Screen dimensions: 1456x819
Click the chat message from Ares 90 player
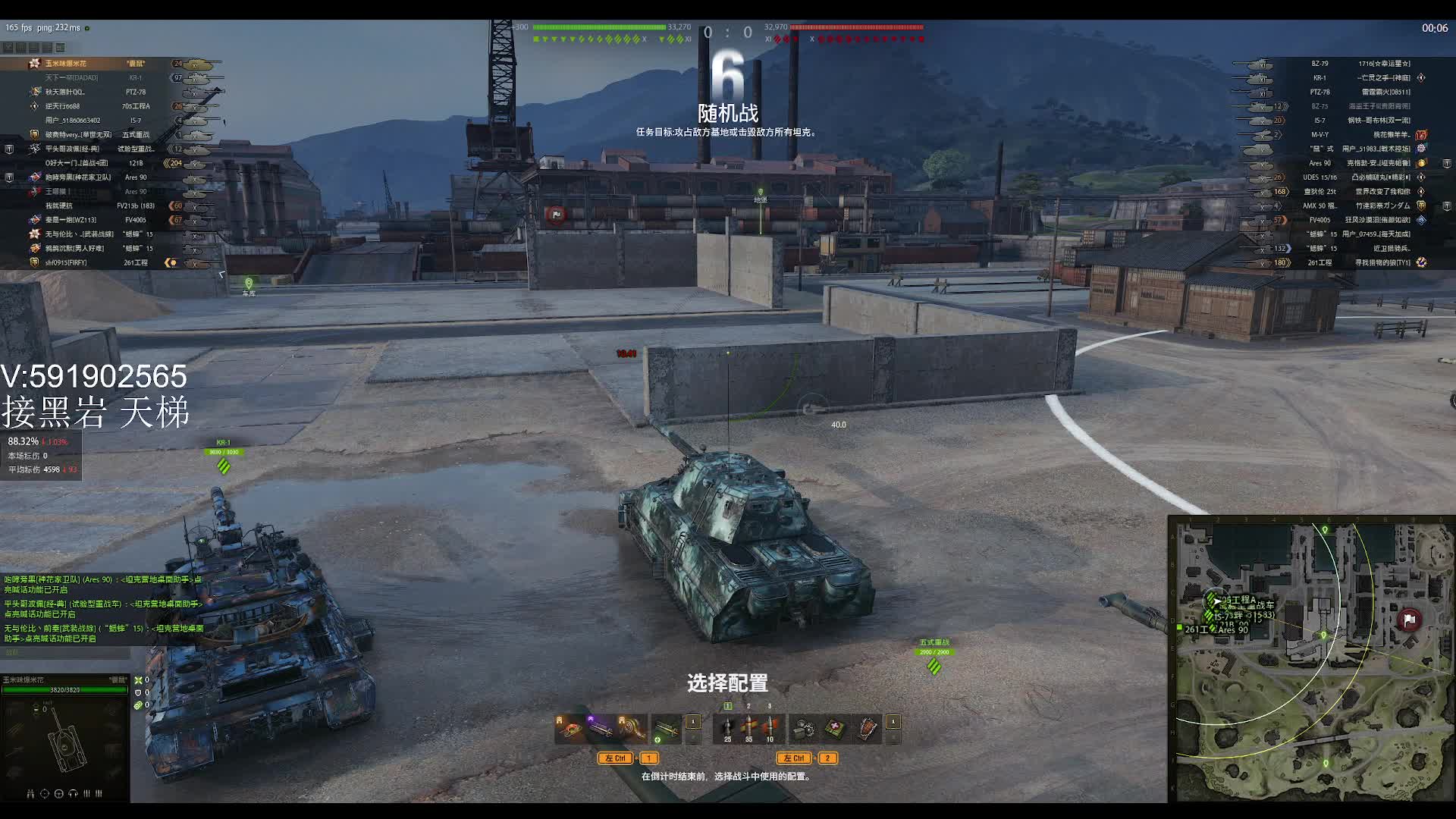coord(102,584)
